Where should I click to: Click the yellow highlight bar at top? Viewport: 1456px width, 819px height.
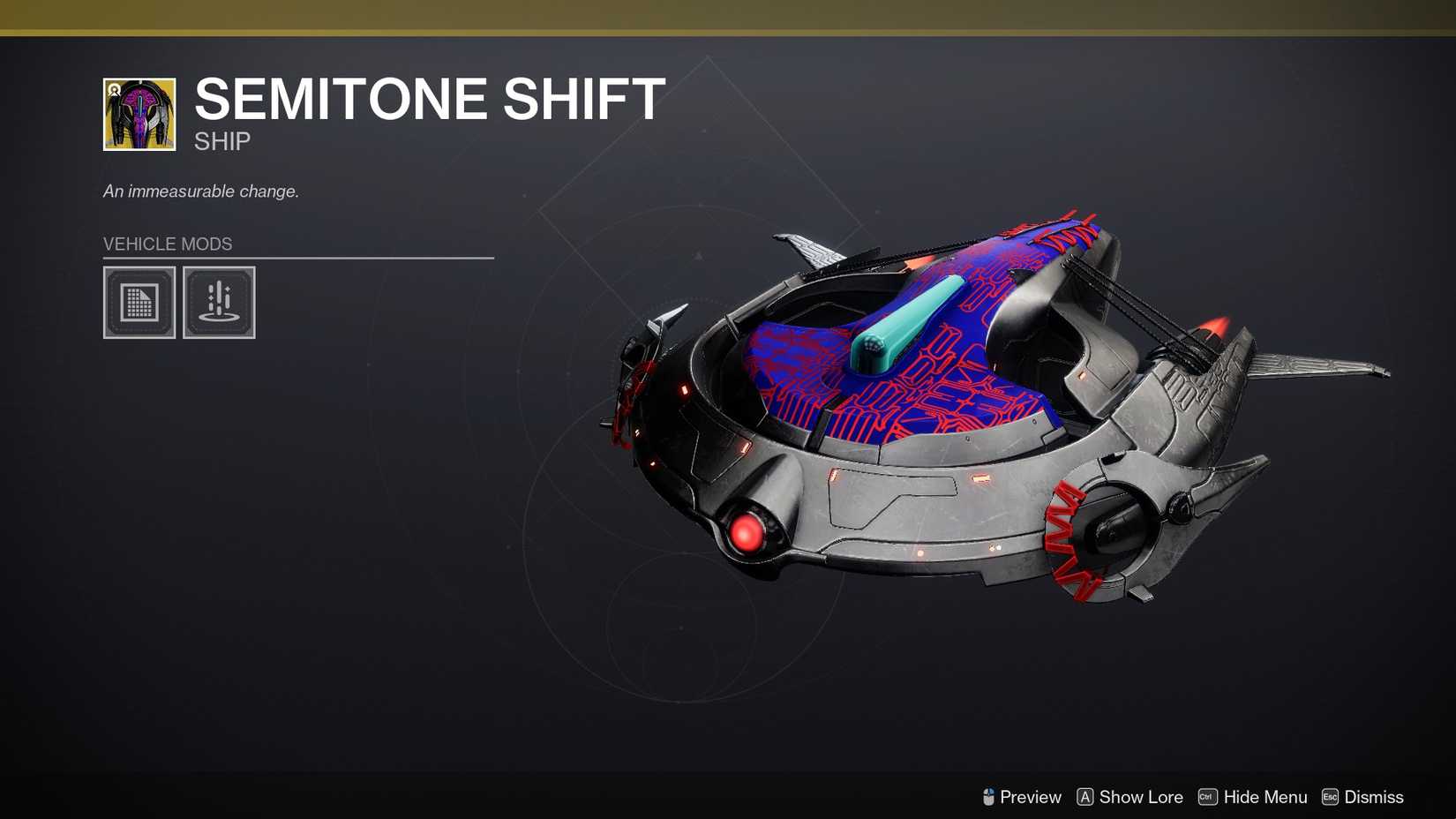coord(728,13)
